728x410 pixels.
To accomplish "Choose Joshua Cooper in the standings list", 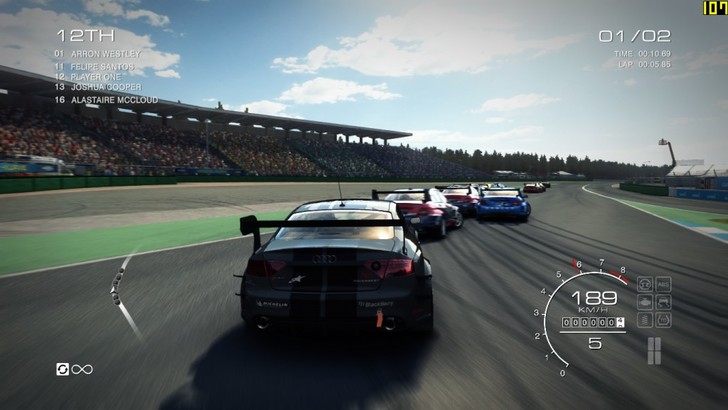I will click(x=103, y=87).
